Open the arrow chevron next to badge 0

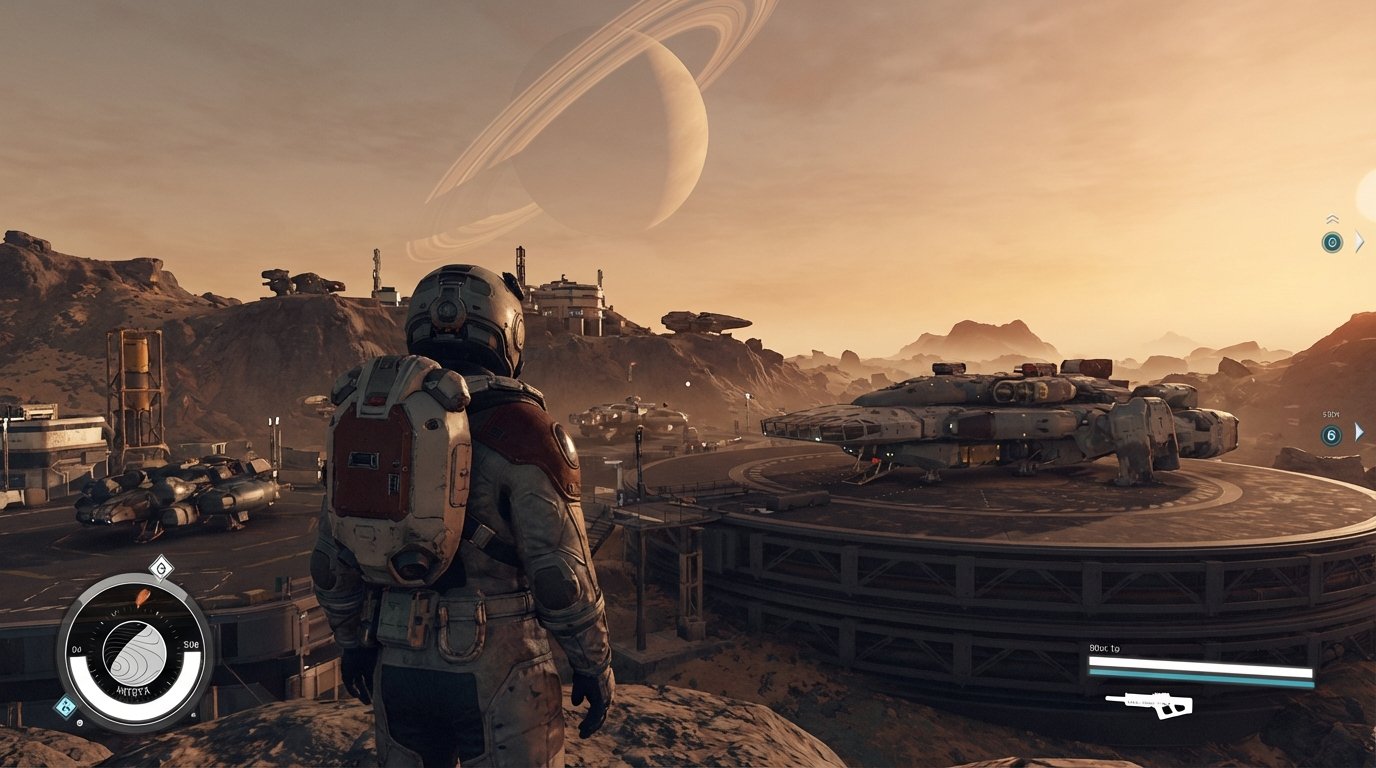coord(1359,241)
